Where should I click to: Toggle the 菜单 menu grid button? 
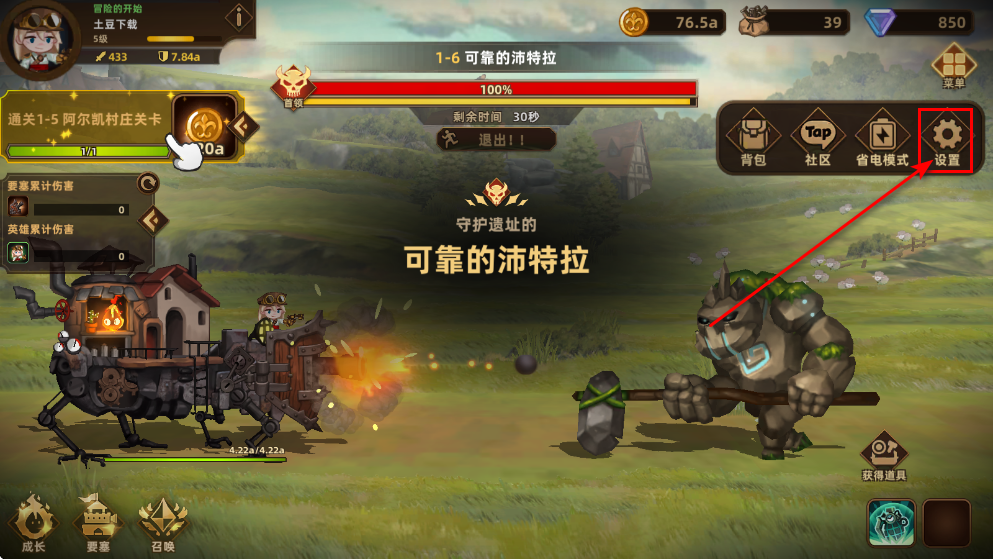tap(952, 66)
